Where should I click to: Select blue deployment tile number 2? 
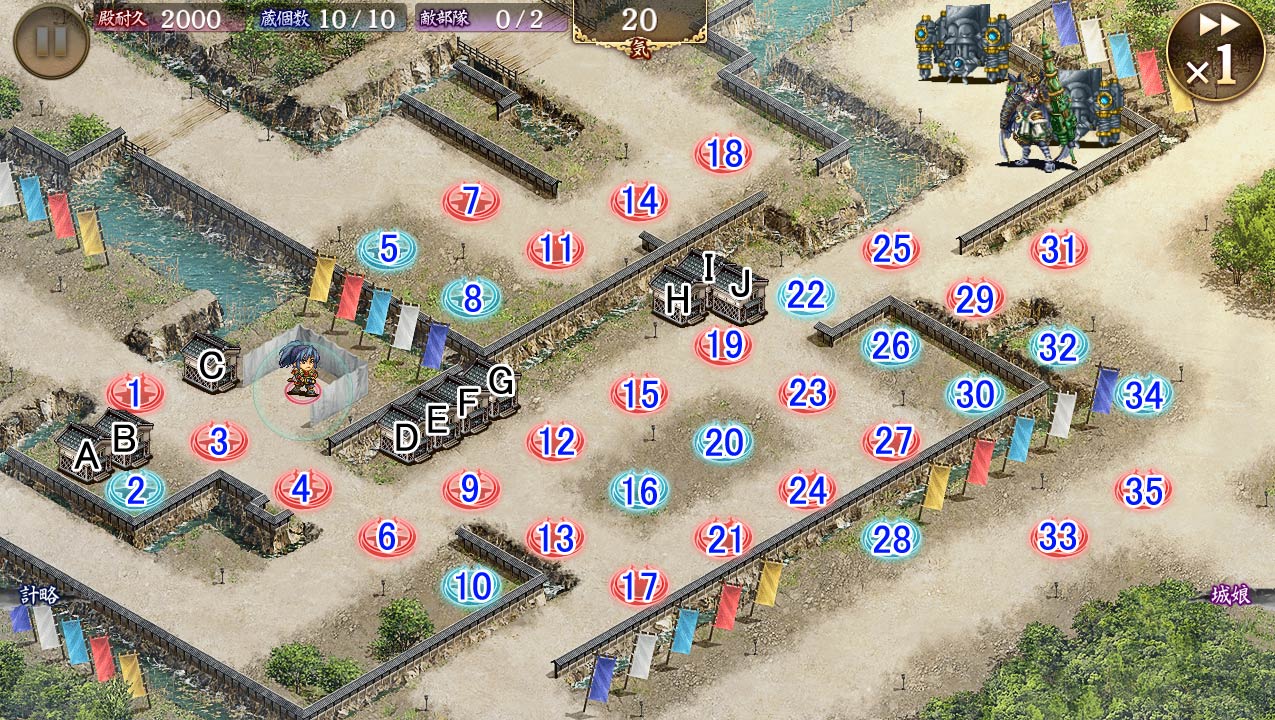[x=135, y=489]
